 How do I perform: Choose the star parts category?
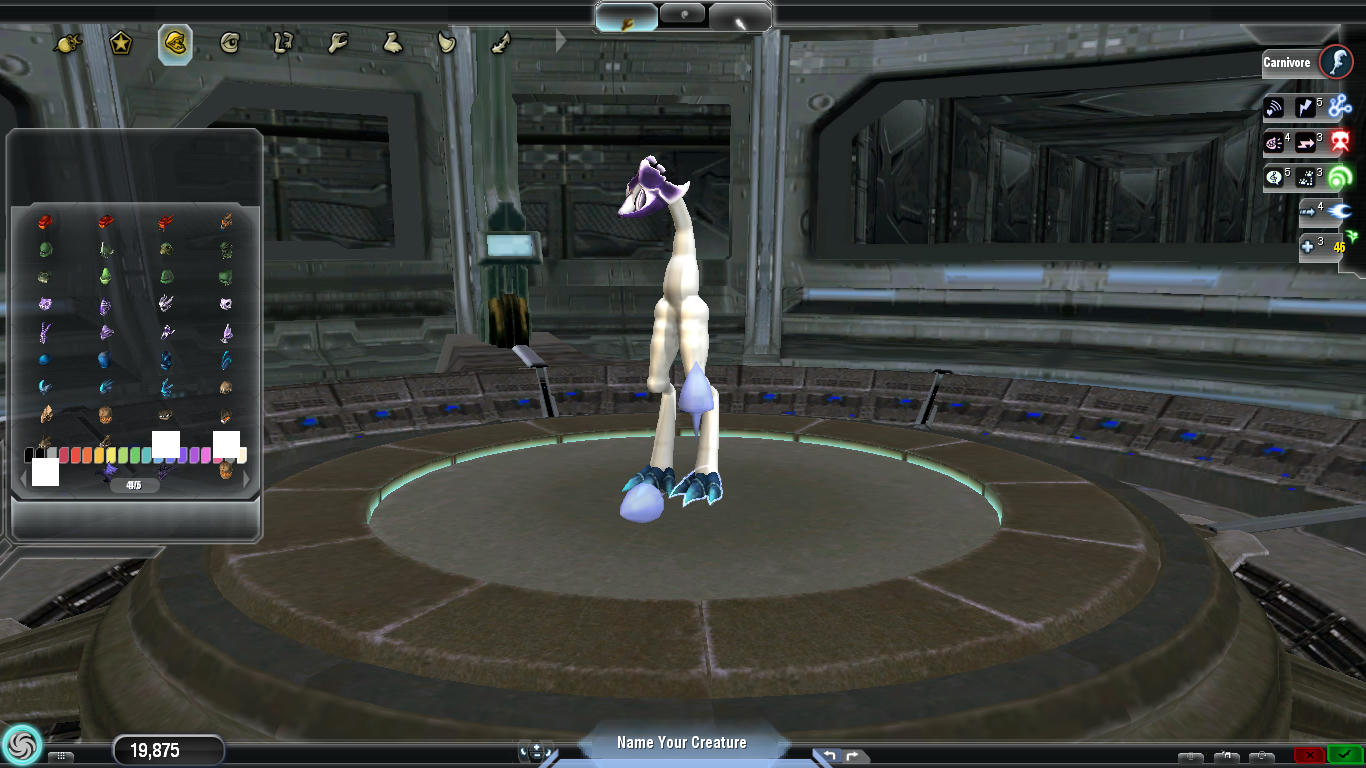click(x=121, y=44)
